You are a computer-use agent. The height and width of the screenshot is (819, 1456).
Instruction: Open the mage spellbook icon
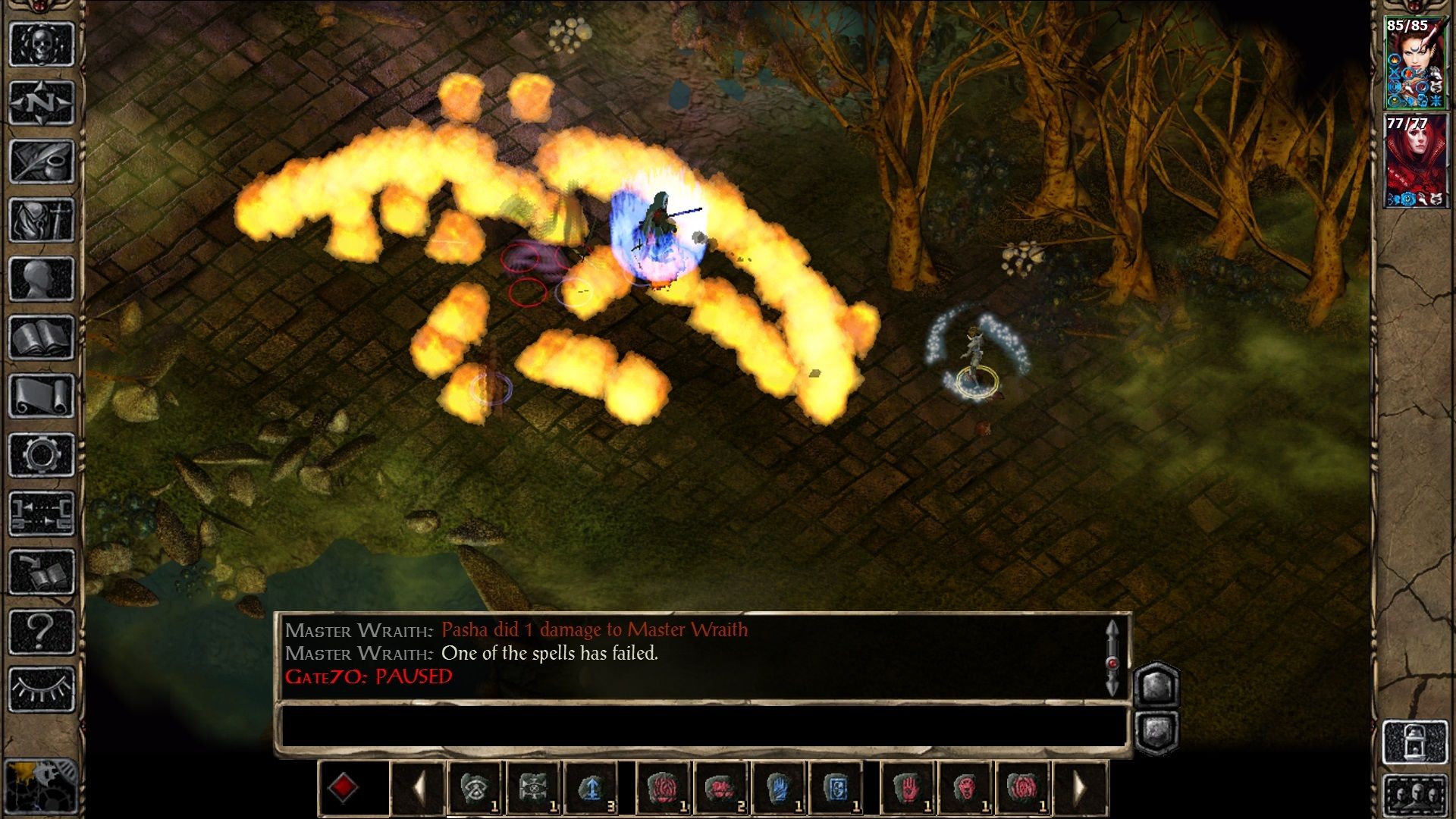click(42, 337)
